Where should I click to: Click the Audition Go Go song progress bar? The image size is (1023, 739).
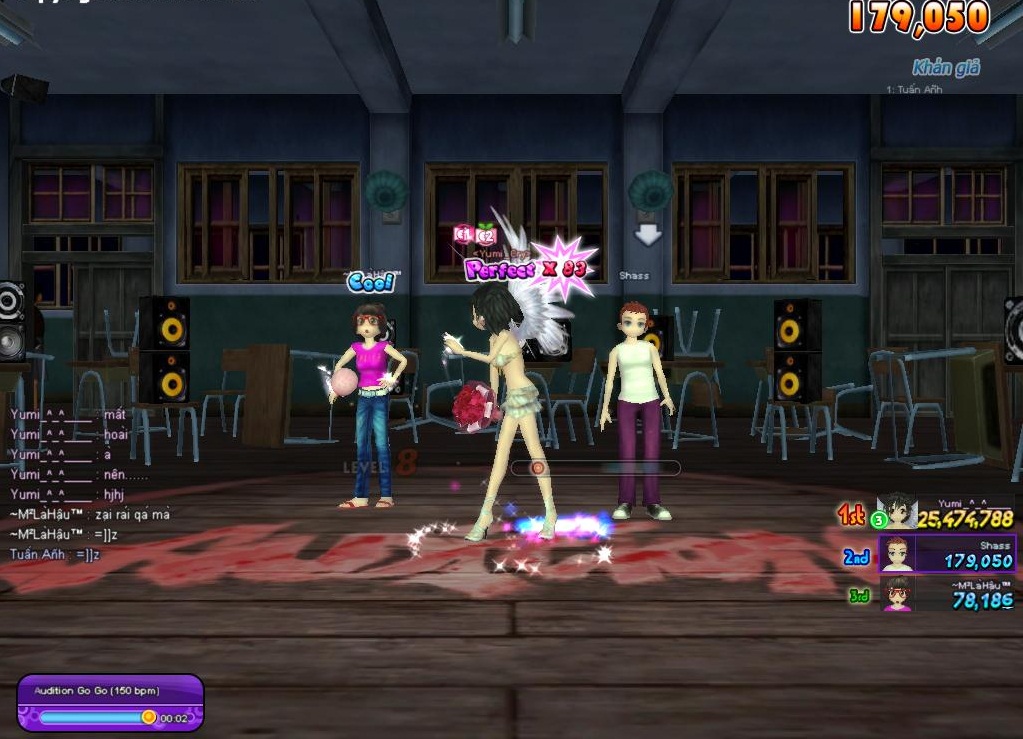pos(97,717)
